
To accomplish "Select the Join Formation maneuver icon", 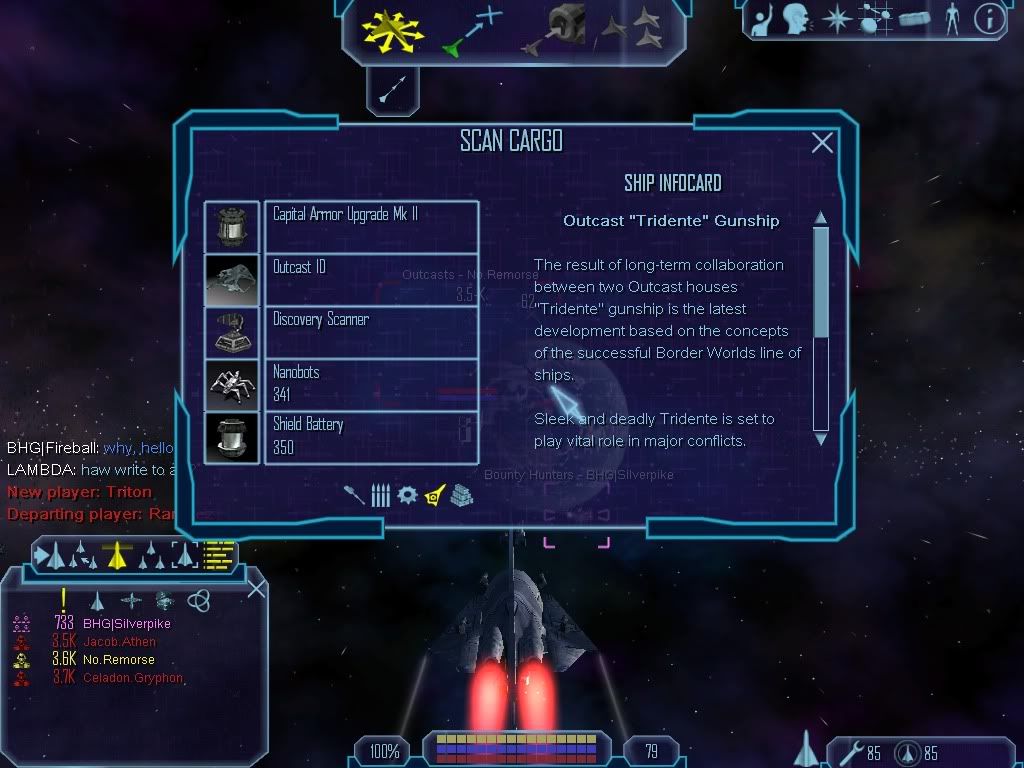I will (633, 30).
